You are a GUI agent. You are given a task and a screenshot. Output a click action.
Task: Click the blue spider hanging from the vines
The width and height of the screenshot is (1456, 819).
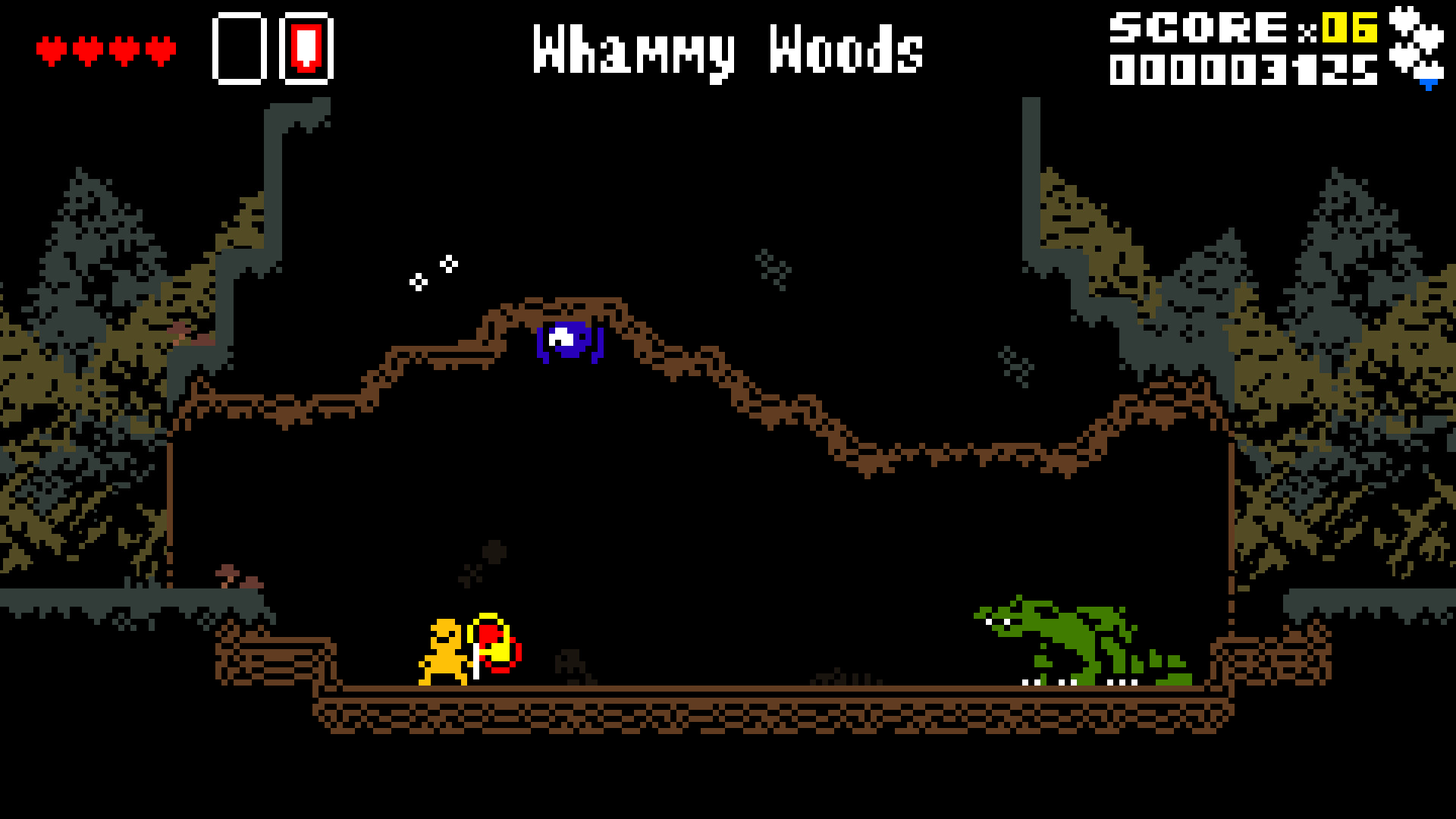click(569, 343)
